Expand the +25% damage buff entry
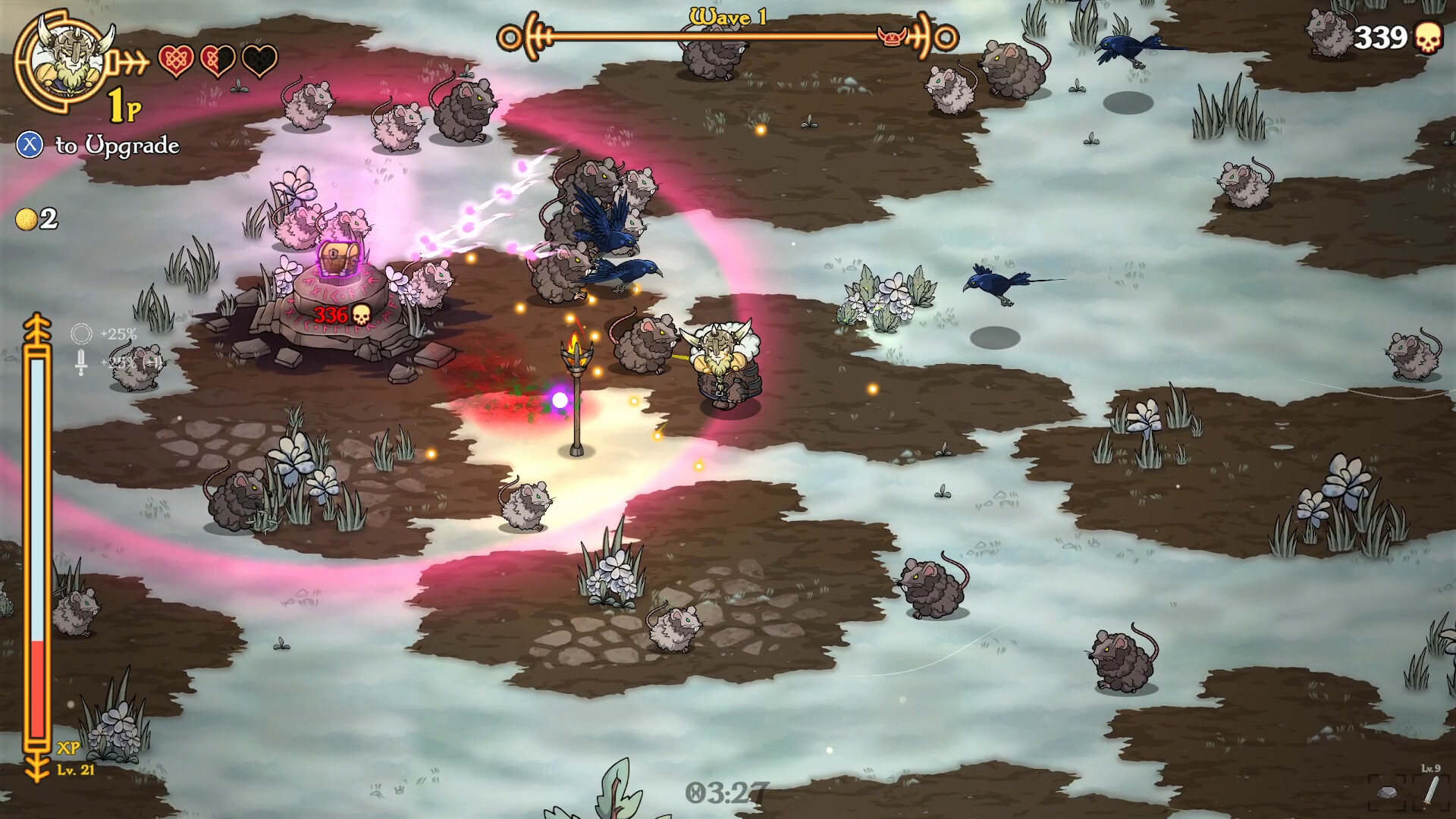The height and width of the screenshot is (819, 1456). [x=99, y=363]
